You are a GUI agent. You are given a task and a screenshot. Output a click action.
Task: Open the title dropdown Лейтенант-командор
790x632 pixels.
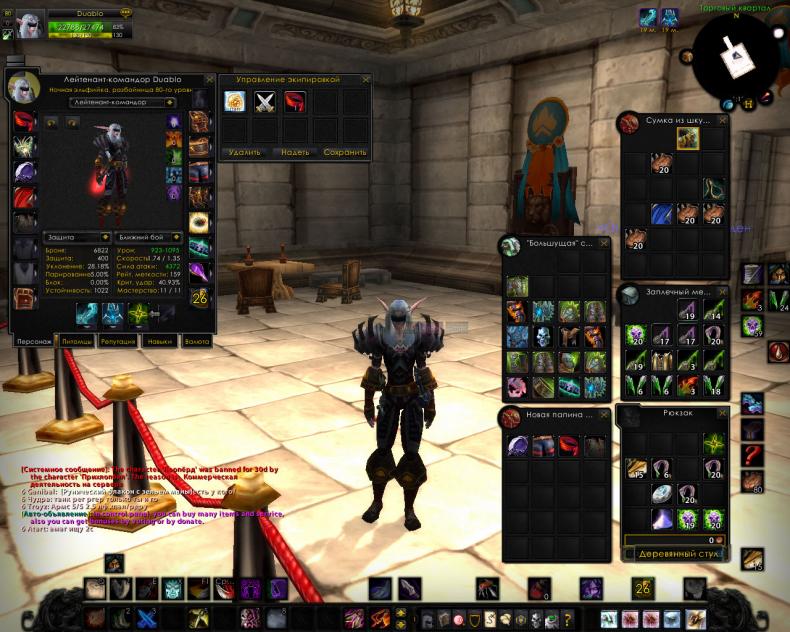(123, 102)
